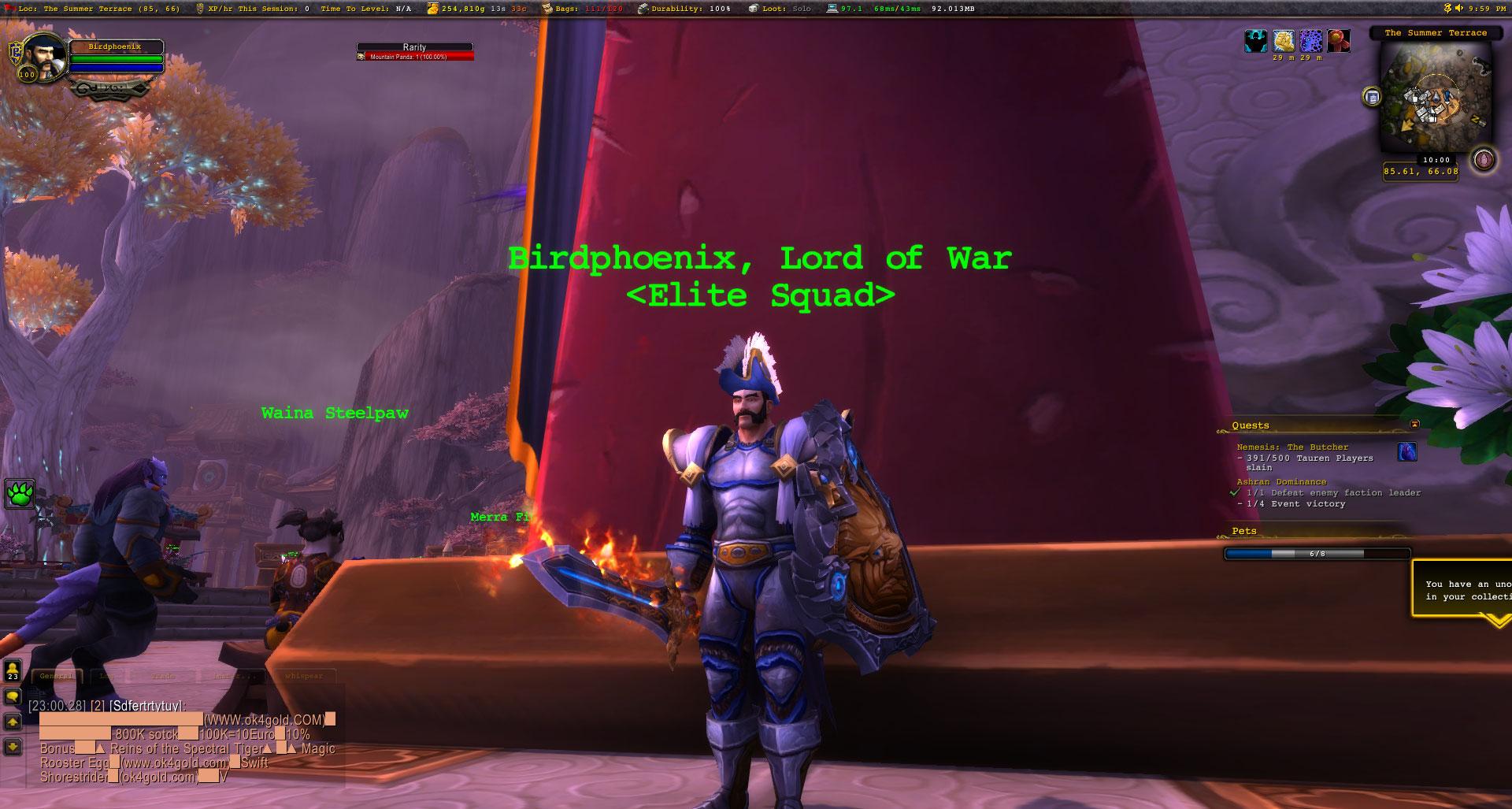Open the minimap of The Summer Terrace
Viewport: 1512px width, 809px height.
tap(1435, 98)
